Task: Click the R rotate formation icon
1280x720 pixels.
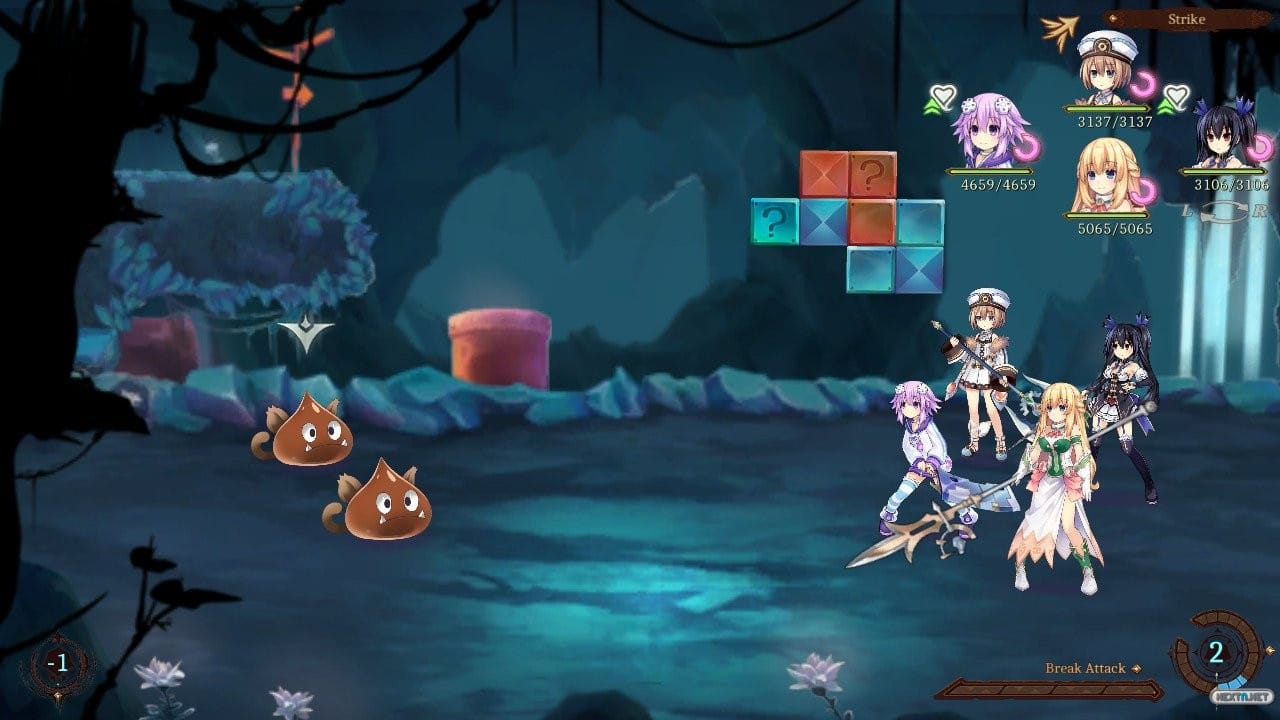Action: (x=1260, y=210)
